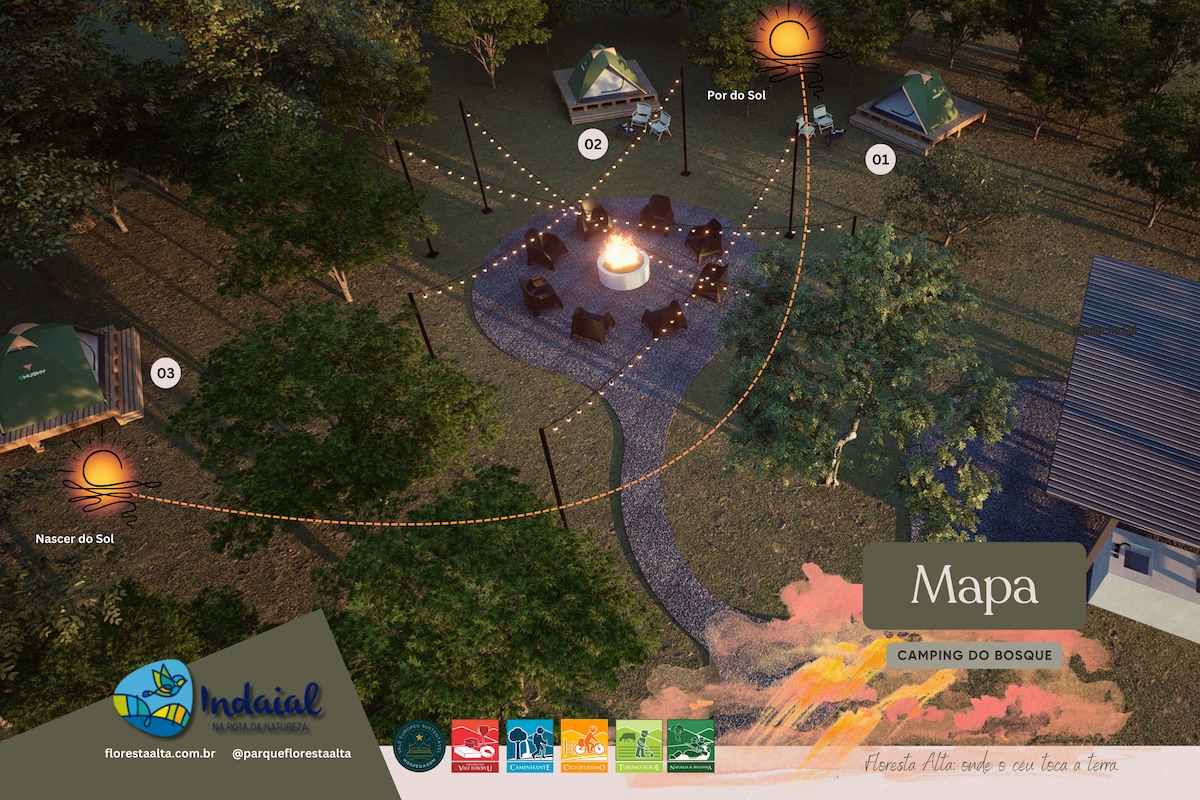Viewport: 1200px width, 800px height.
Task: Select map marker 03
Action: point(165,374)
